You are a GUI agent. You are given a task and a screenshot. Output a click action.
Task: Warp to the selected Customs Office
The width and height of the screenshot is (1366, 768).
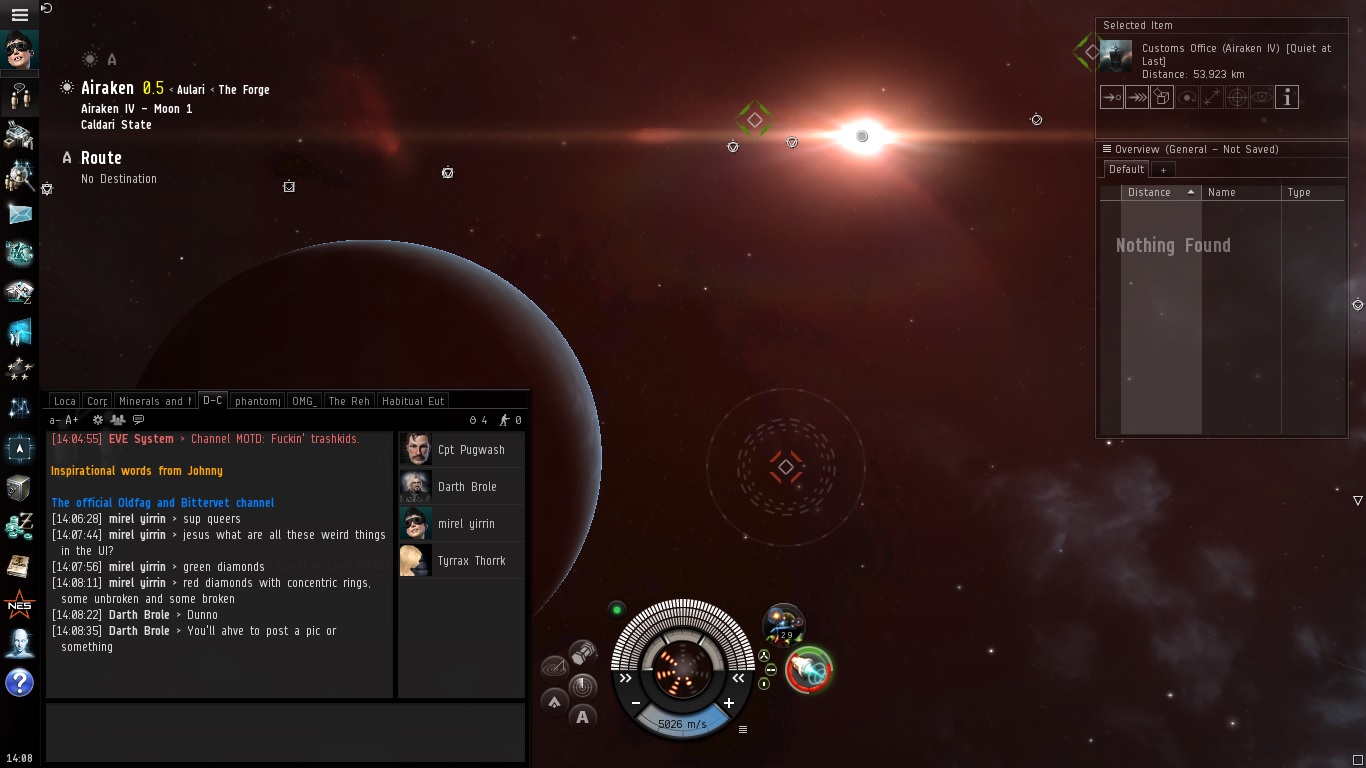(x=1136, y=97)
